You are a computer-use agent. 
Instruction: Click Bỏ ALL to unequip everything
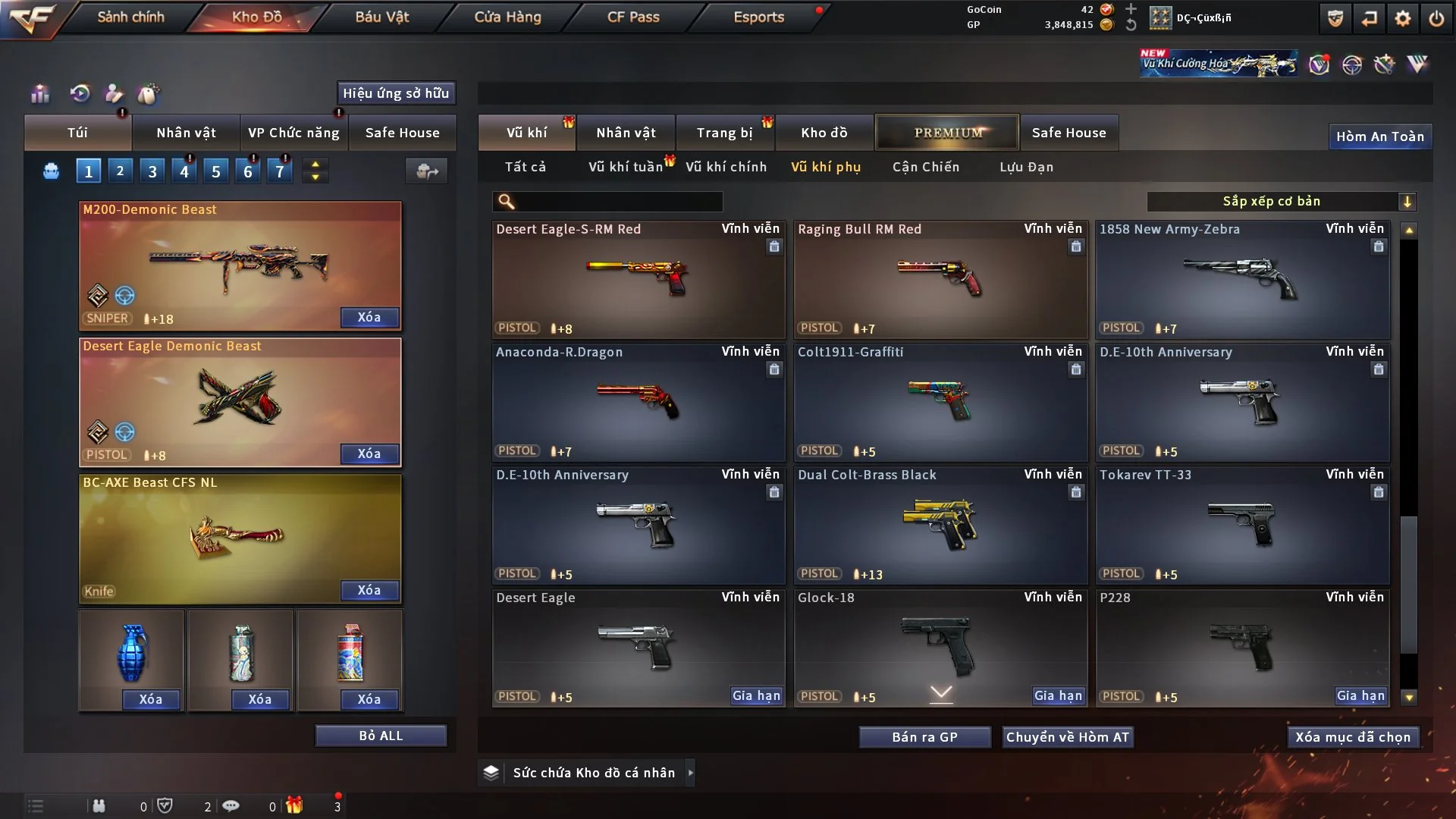pos(381,736)
